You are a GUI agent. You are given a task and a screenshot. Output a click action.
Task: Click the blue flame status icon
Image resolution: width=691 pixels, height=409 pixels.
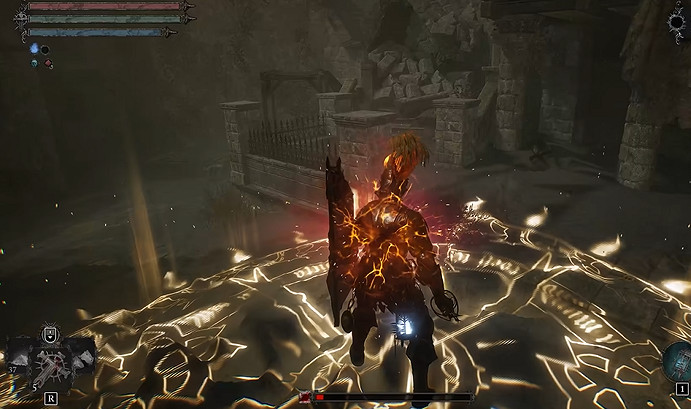point(33,48)
